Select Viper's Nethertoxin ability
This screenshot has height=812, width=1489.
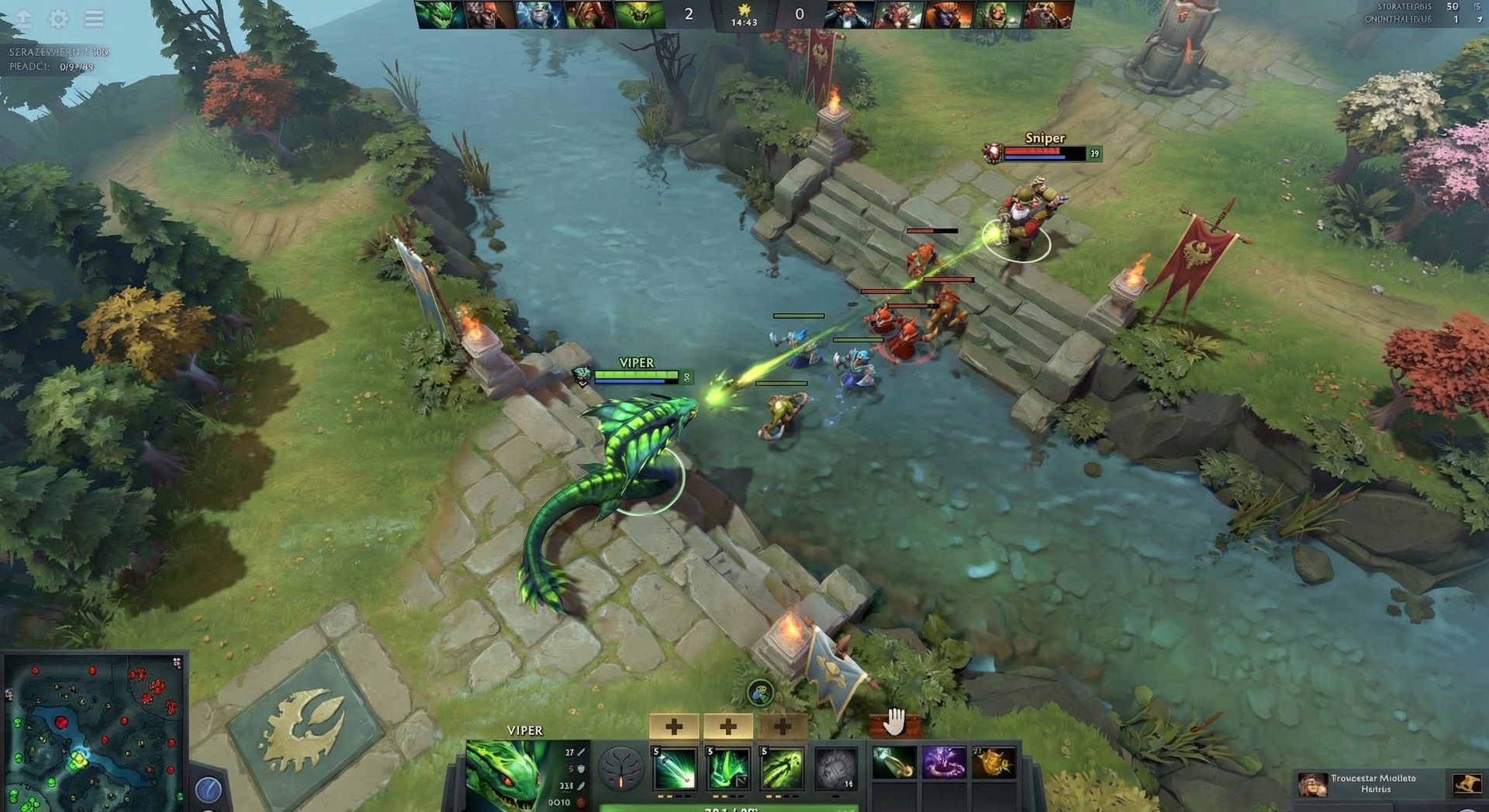point(727,769)
